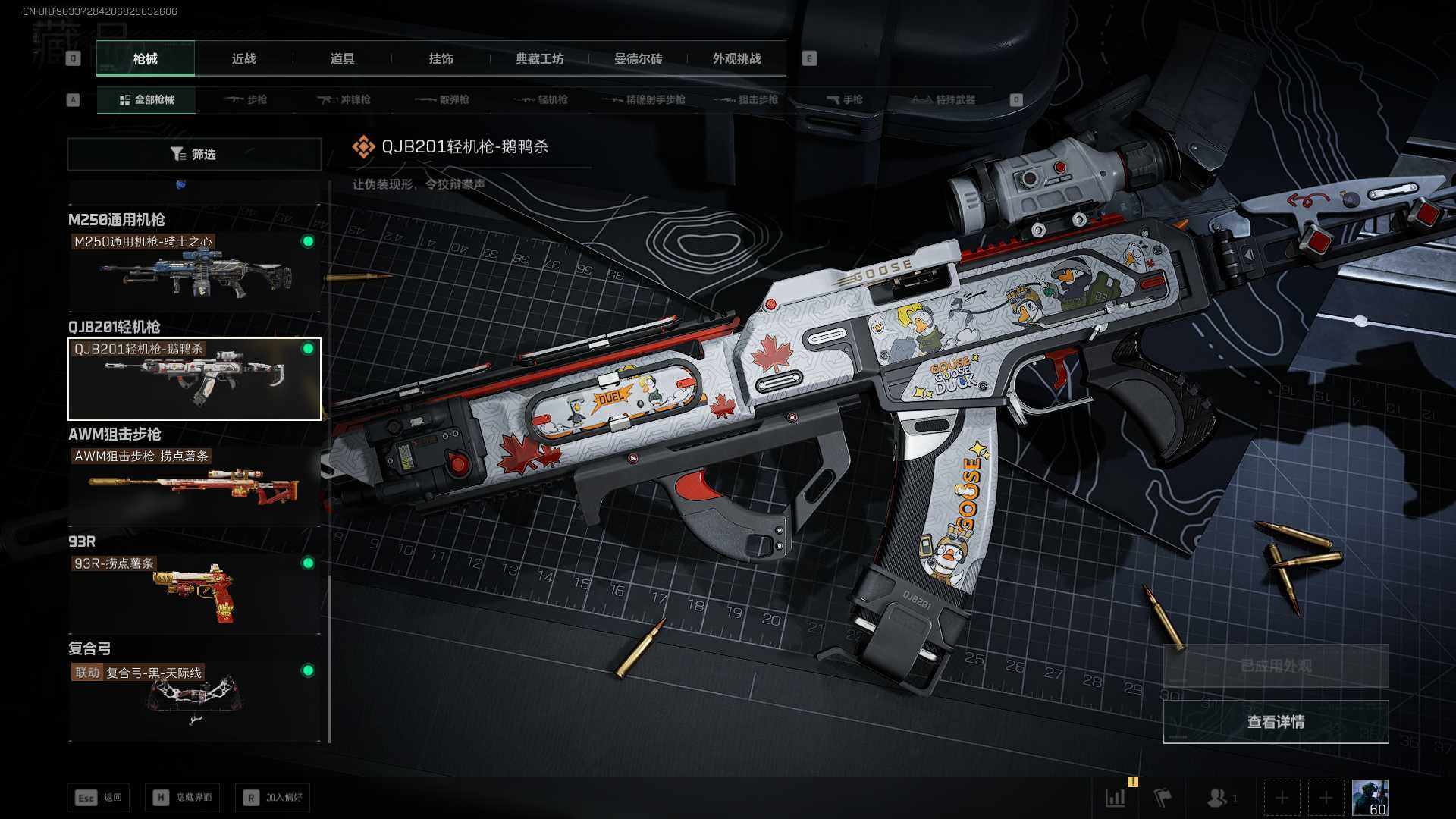
Task: Open the 筛选 filter button
Action: (194, 154)
